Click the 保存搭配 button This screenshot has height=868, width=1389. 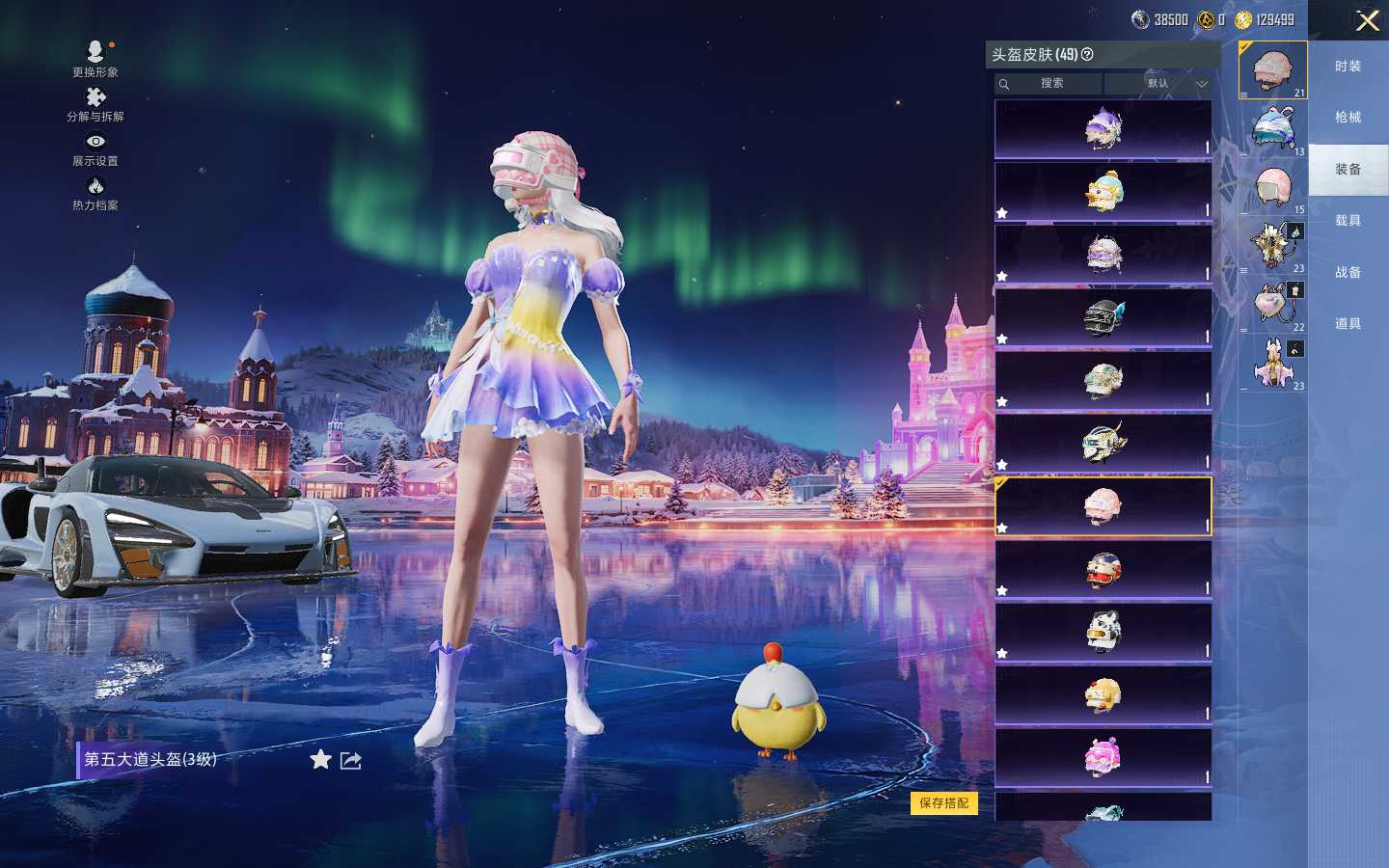pyautogui.click(x=943, y=803)
